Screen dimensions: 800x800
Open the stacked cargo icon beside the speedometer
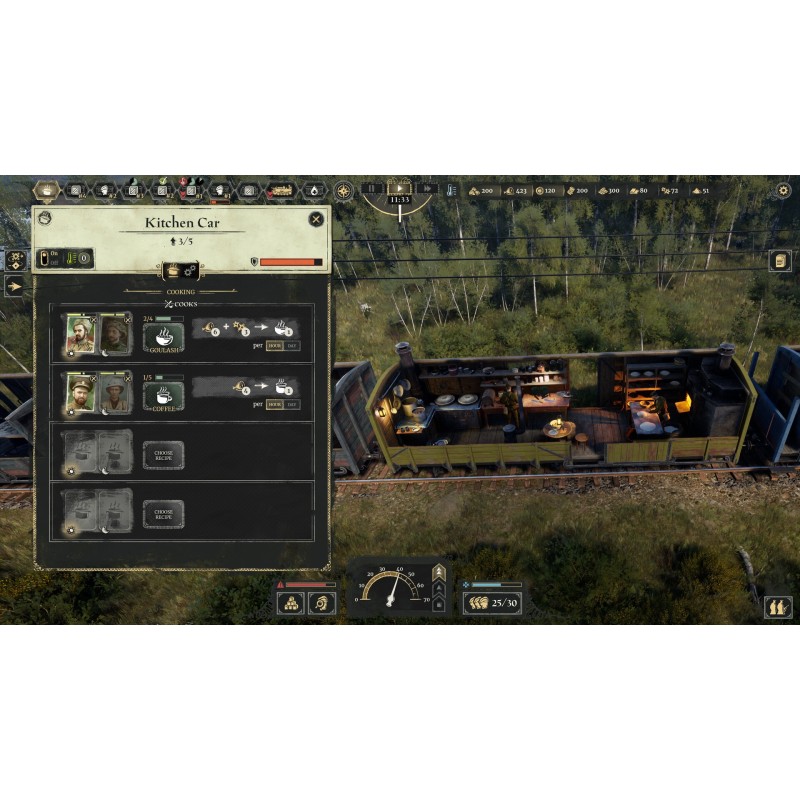(x=292, y=603)
